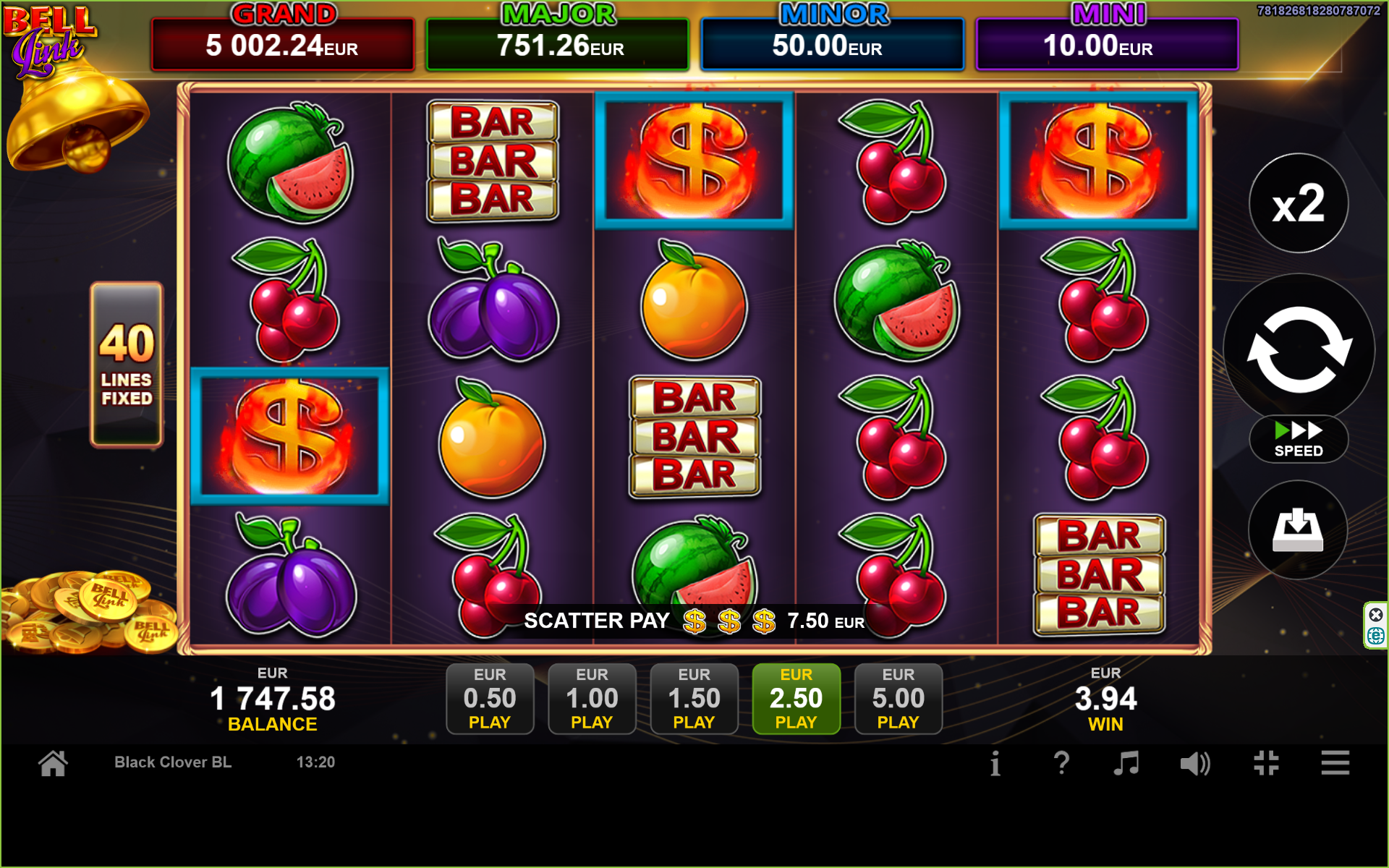
Task: Open game info via the i icon
Action: click(x=995, y=762)
